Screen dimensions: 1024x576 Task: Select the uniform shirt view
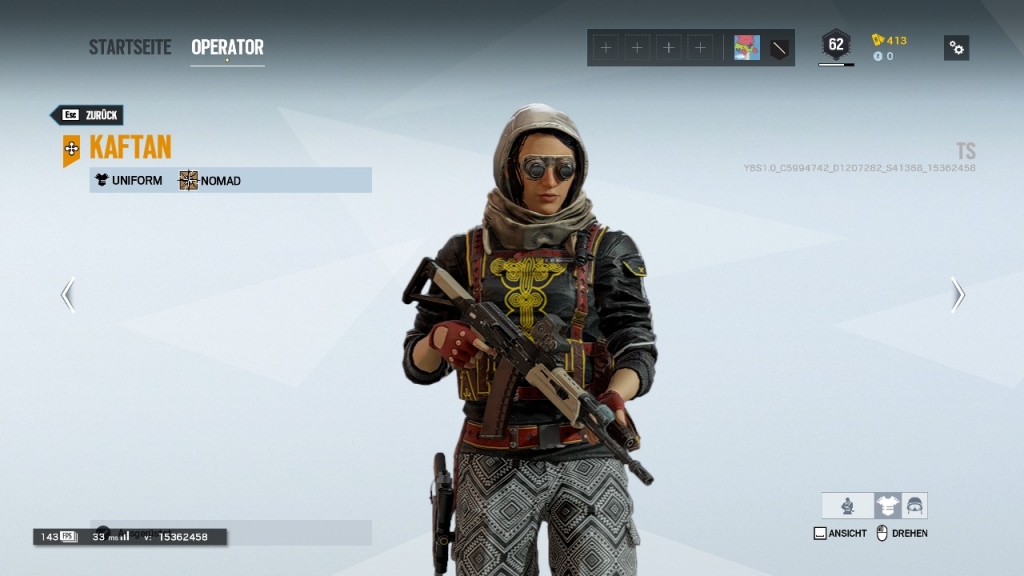(x=887, y=506)
